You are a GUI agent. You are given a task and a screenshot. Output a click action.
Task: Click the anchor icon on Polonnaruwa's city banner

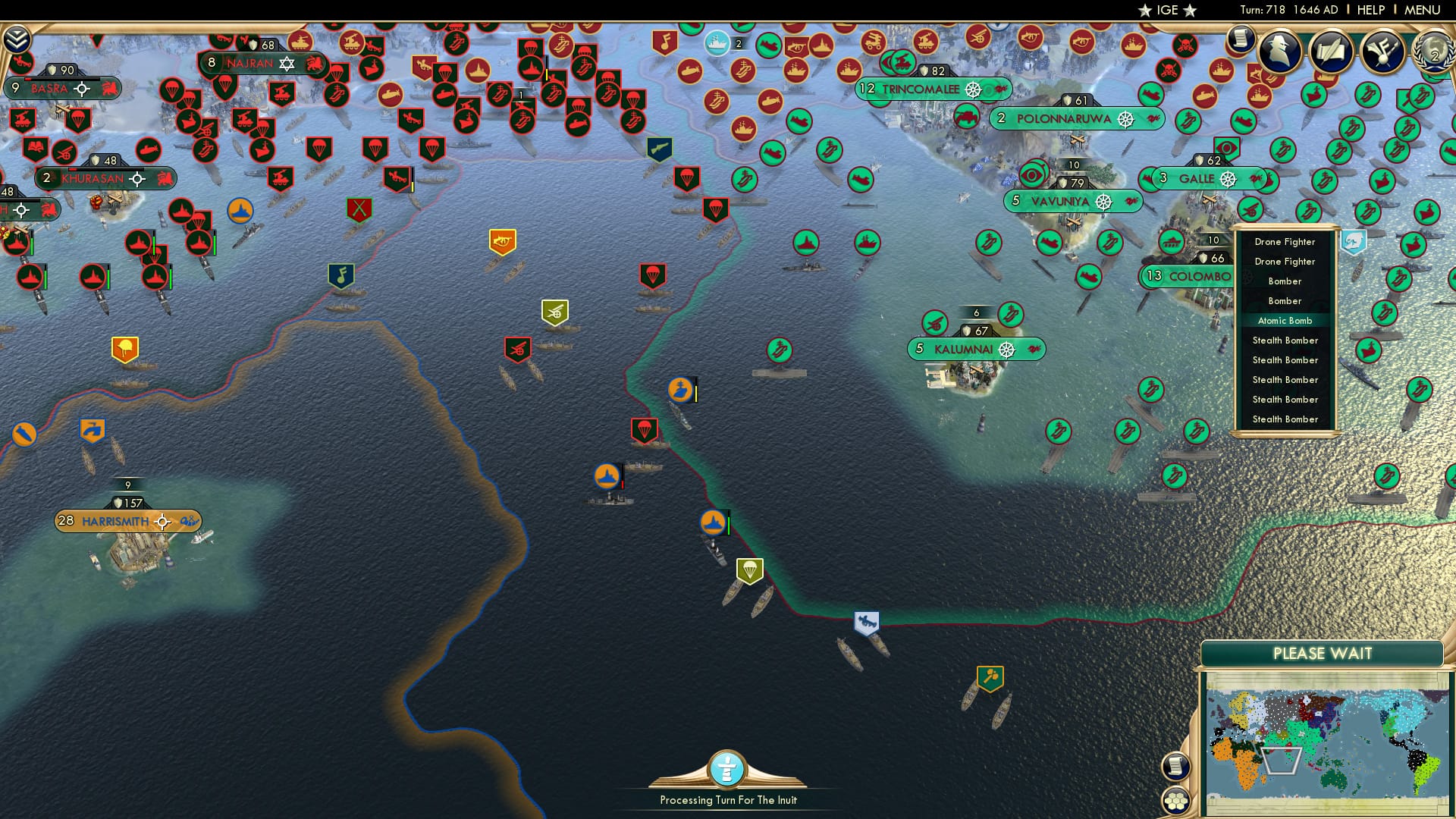(x=1125, y=119)
